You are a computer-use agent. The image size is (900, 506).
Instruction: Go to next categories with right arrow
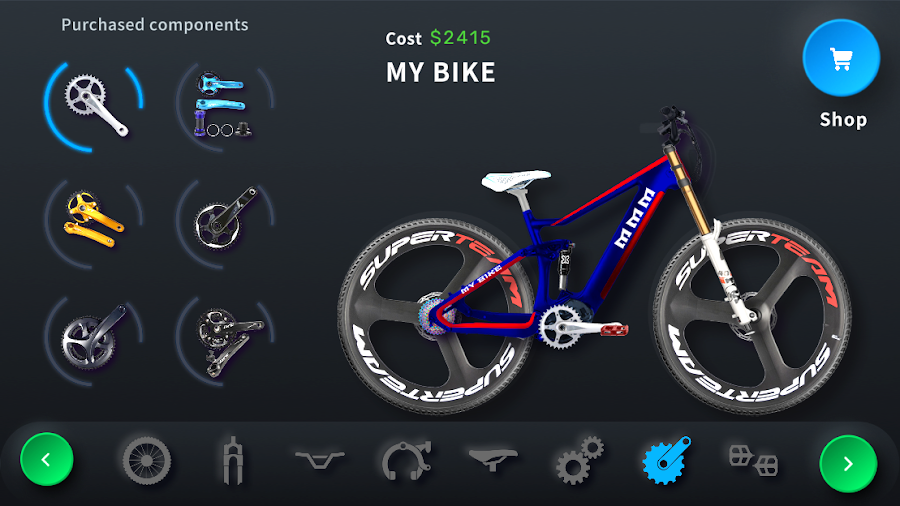[847, 463]
